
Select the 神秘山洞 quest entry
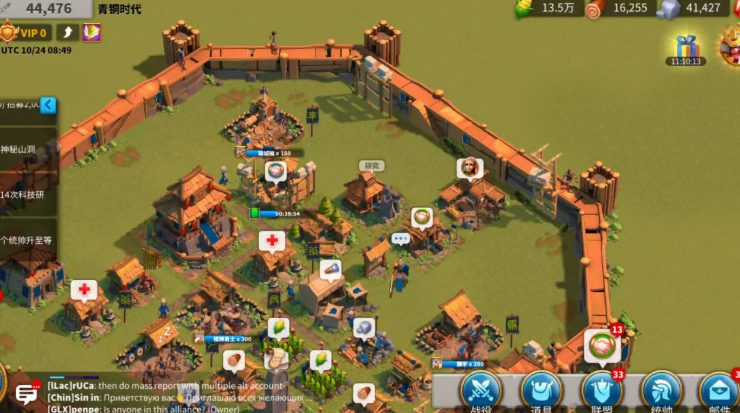tap(24, 149)
